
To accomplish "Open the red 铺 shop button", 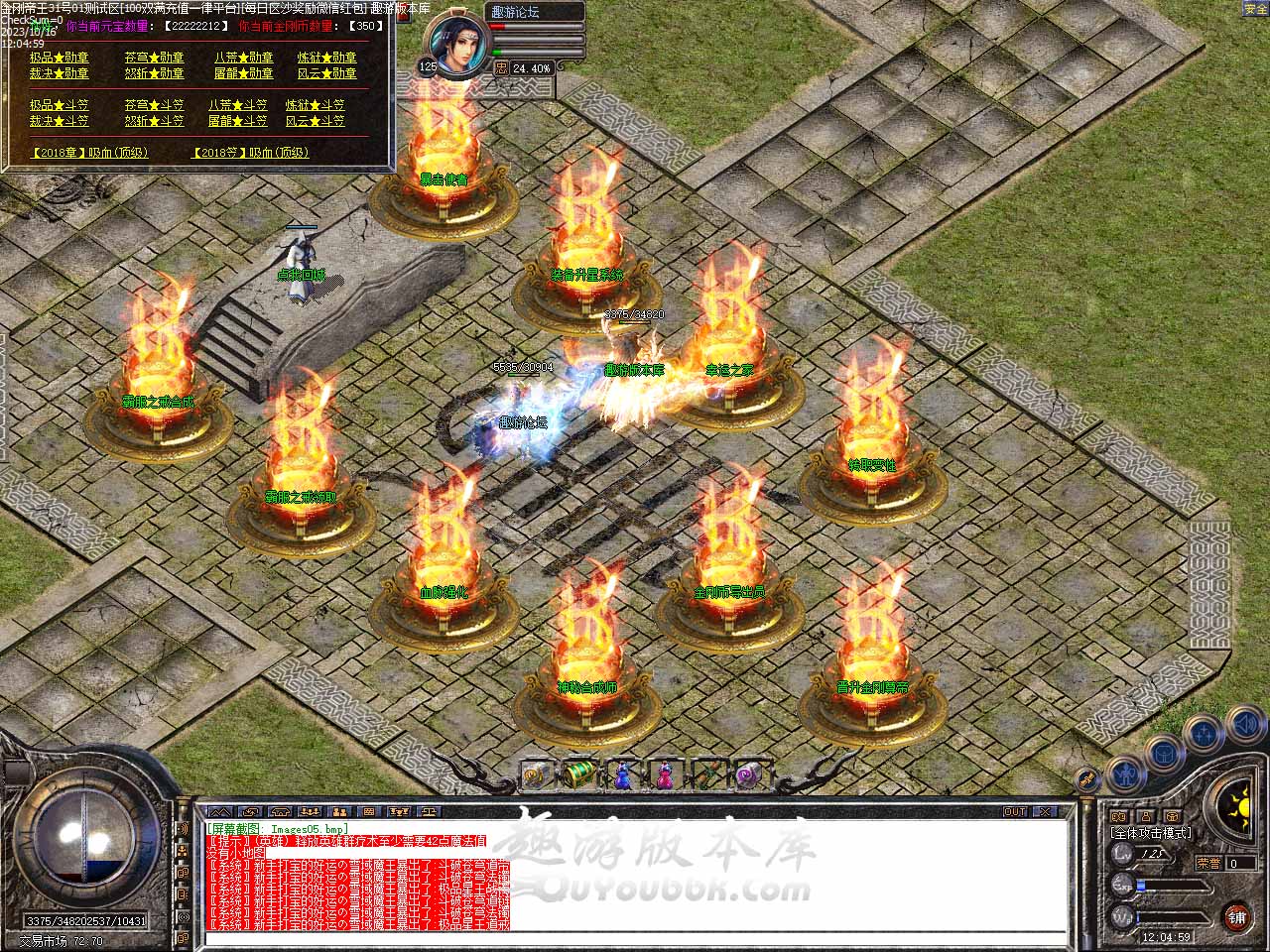I will [x=1236, y=916].
